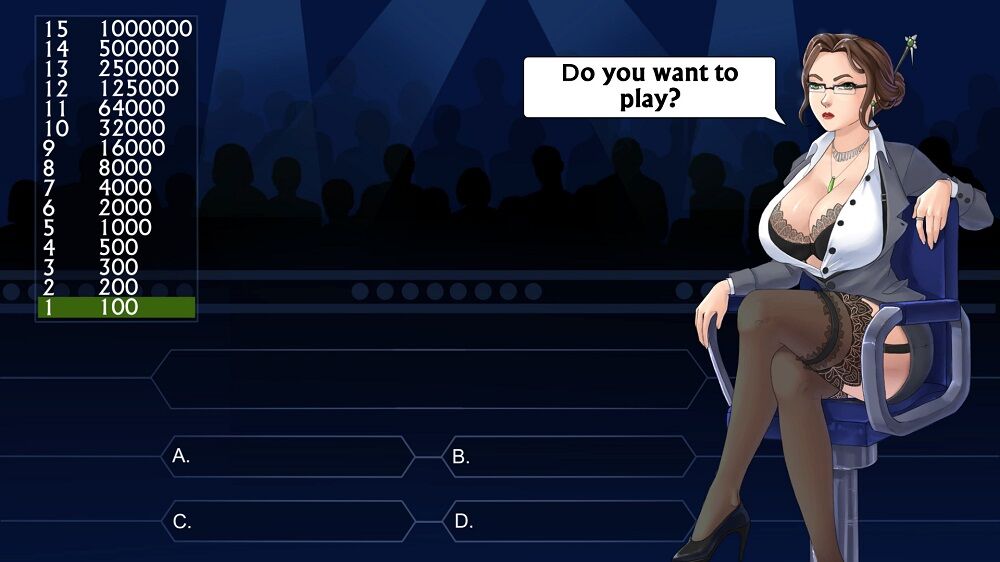
Task: Choose answer box A
Action: [288, 456]
